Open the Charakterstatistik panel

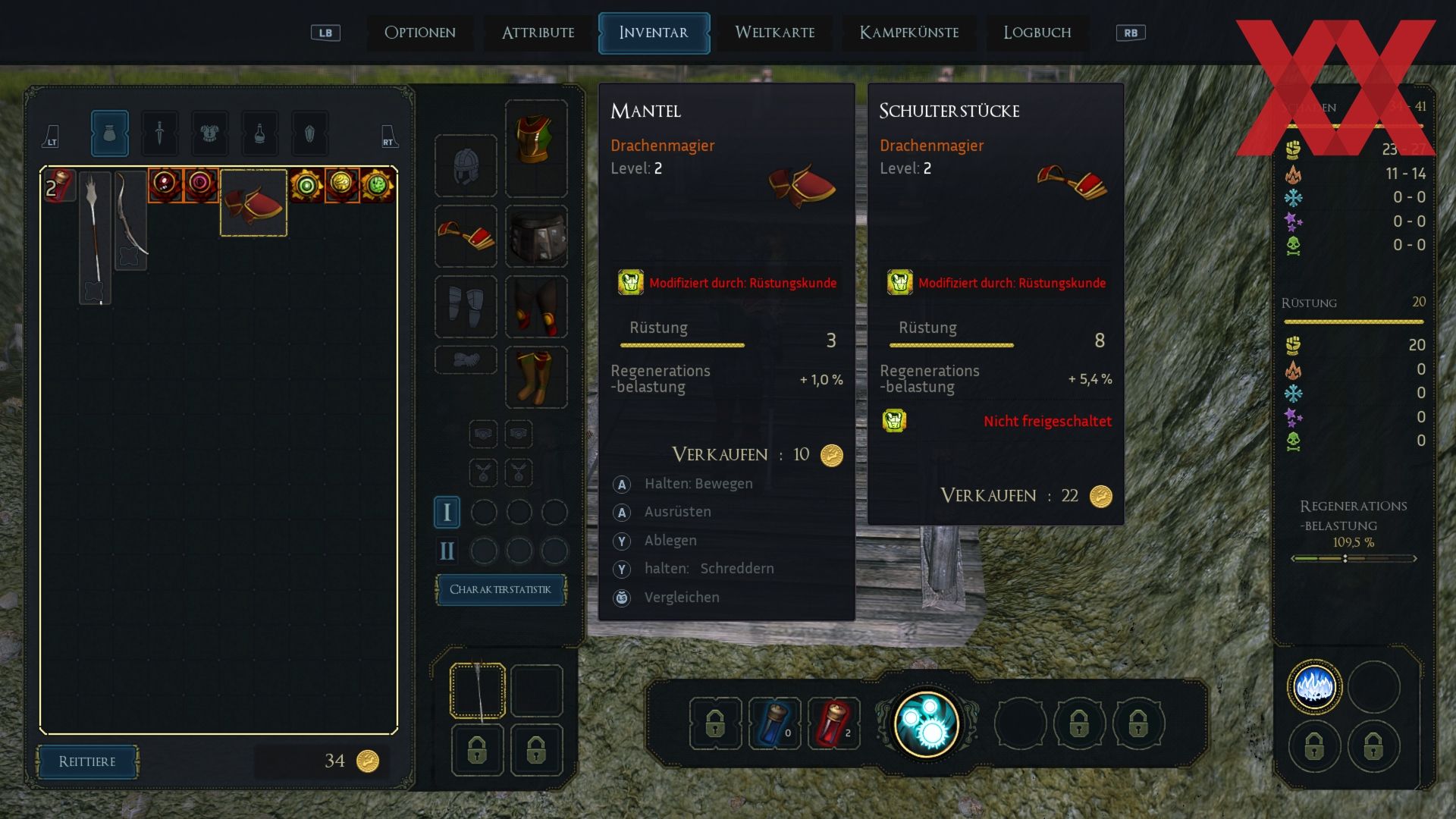point(500,589)
